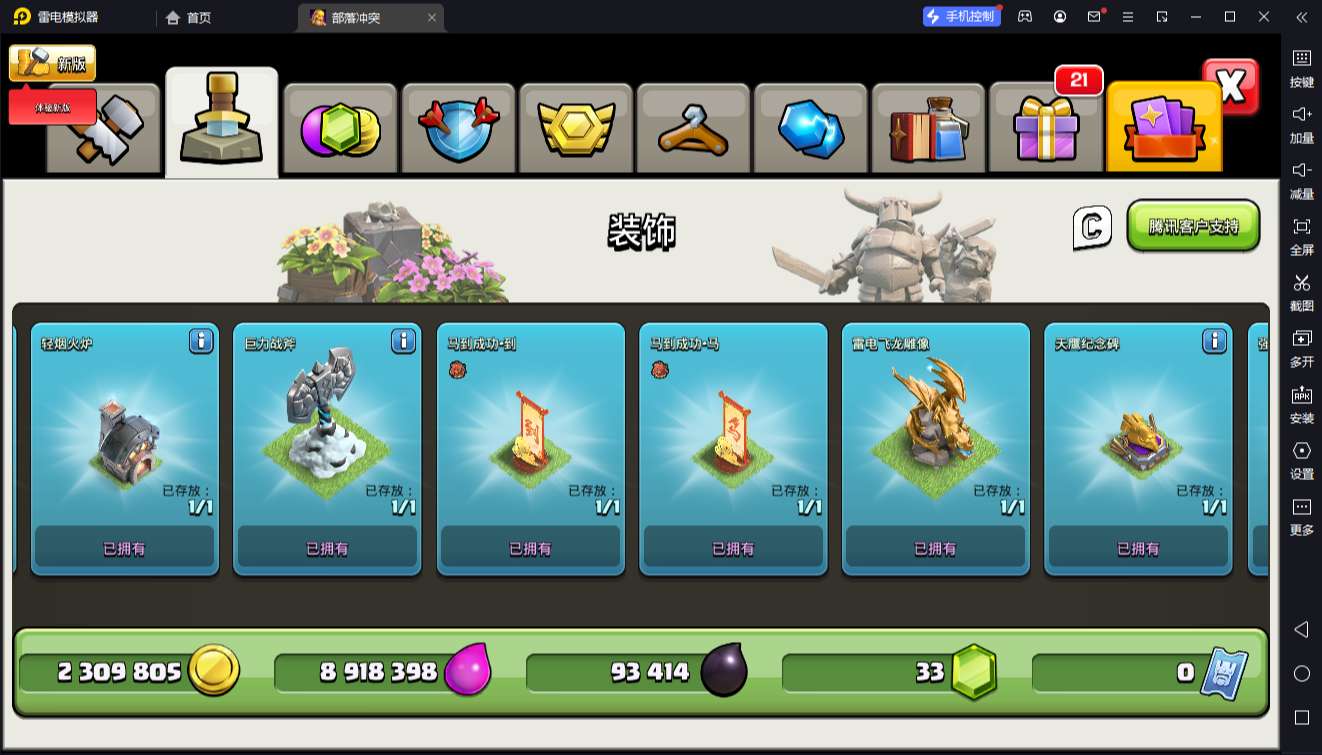Viewport: 1322px width, 755px height.
Task: Open the blue ore crystal tab
Action: pos(811,130)
